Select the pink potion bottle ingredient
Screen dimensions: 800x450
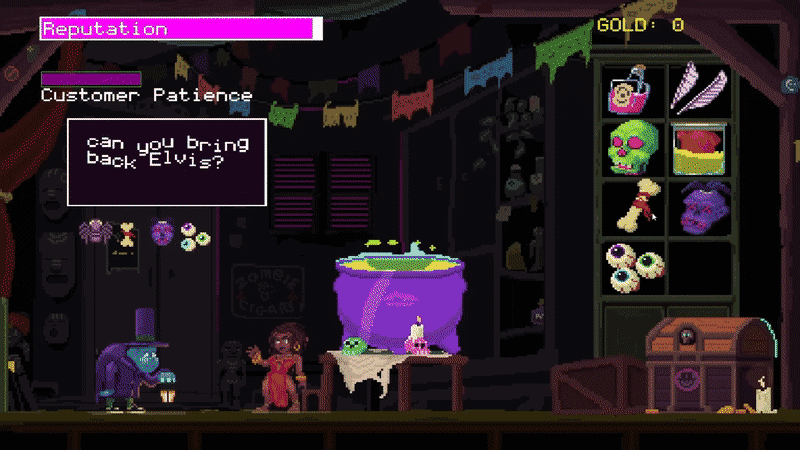(x=632, y=89)
